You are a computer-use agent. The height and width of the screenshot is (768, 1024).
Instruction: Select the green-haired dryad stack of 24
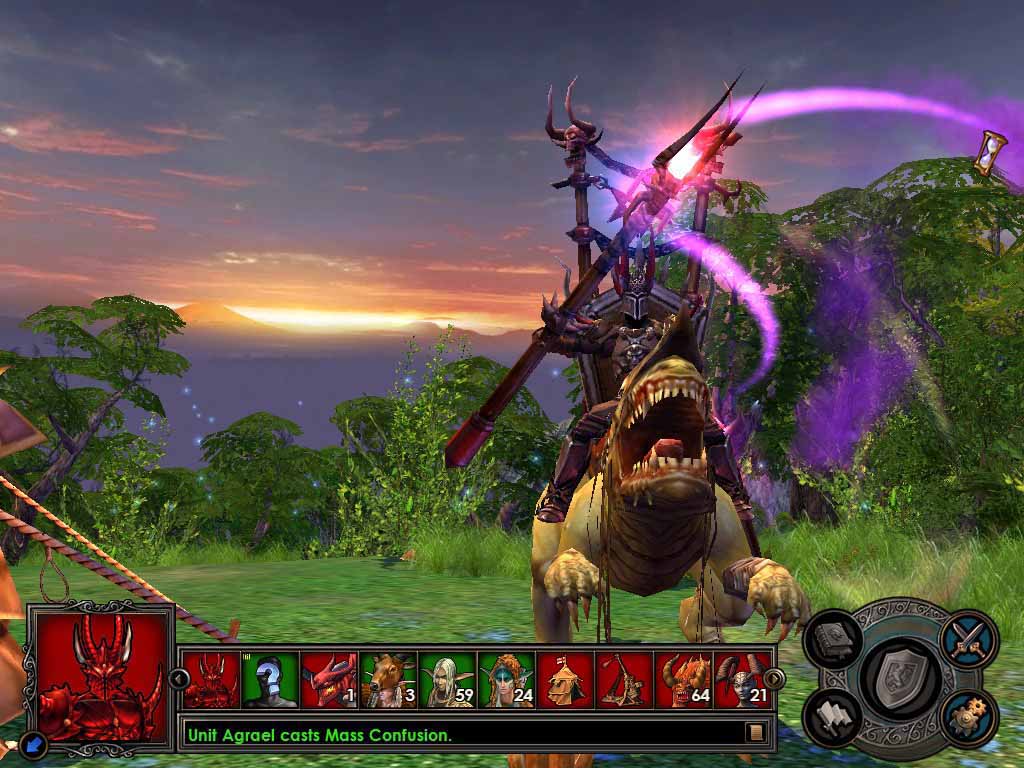pyautogui.click(x=506, y=680)
